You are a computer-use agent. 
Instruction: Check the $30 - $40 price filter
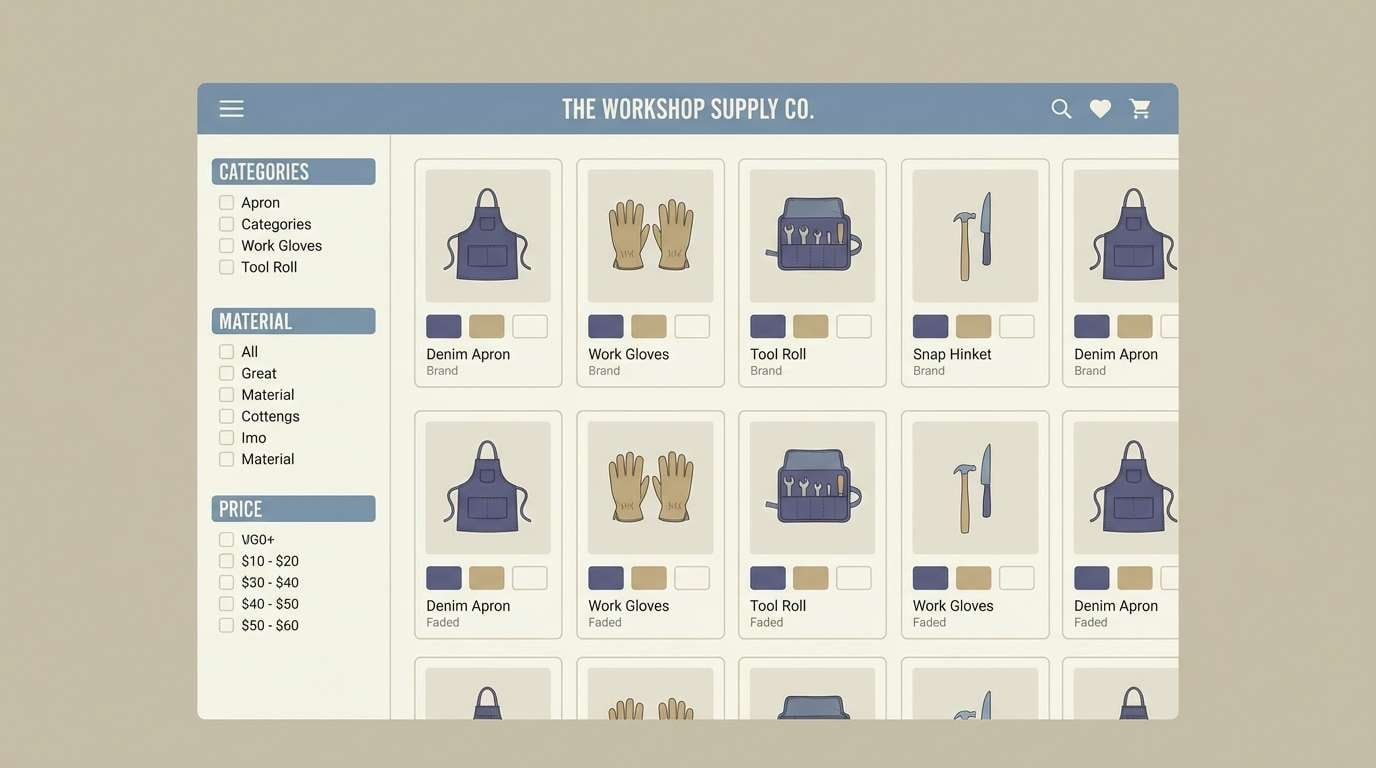[225, 581]
